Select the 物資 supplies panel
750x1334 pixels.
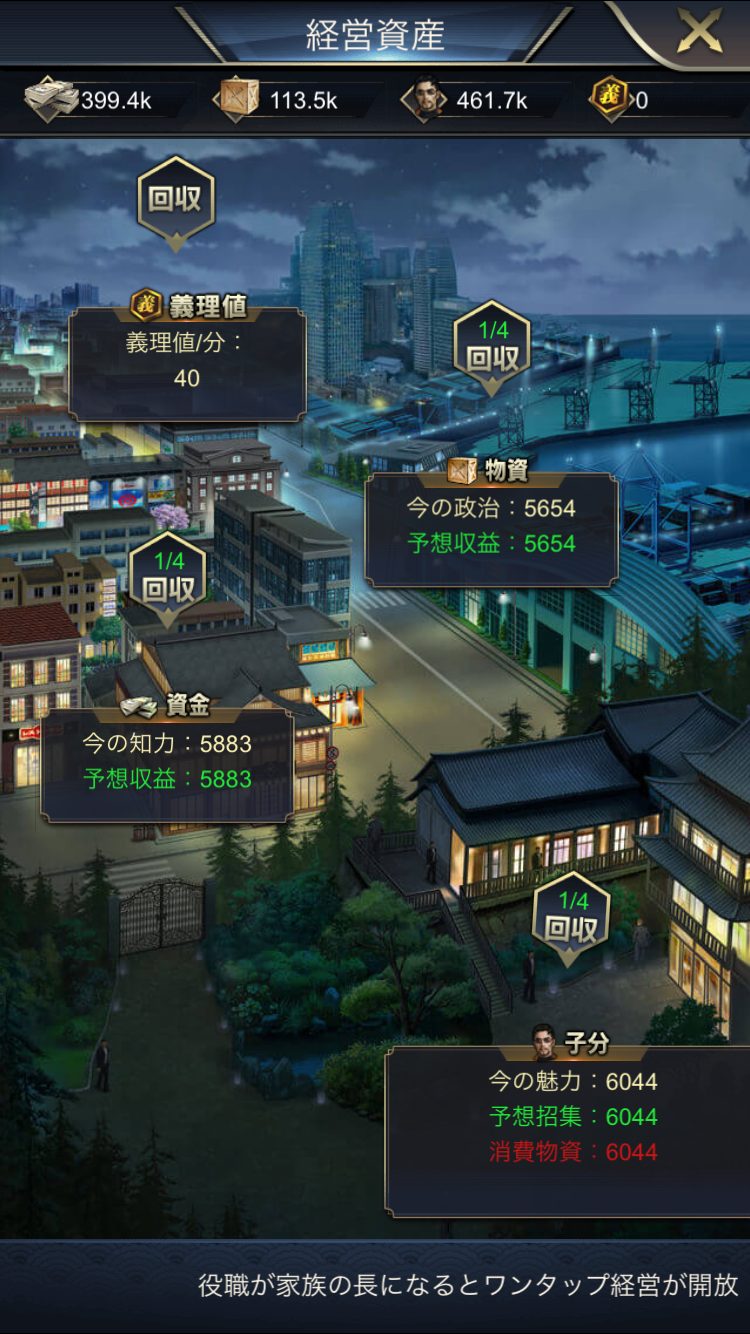coord(491,527)
